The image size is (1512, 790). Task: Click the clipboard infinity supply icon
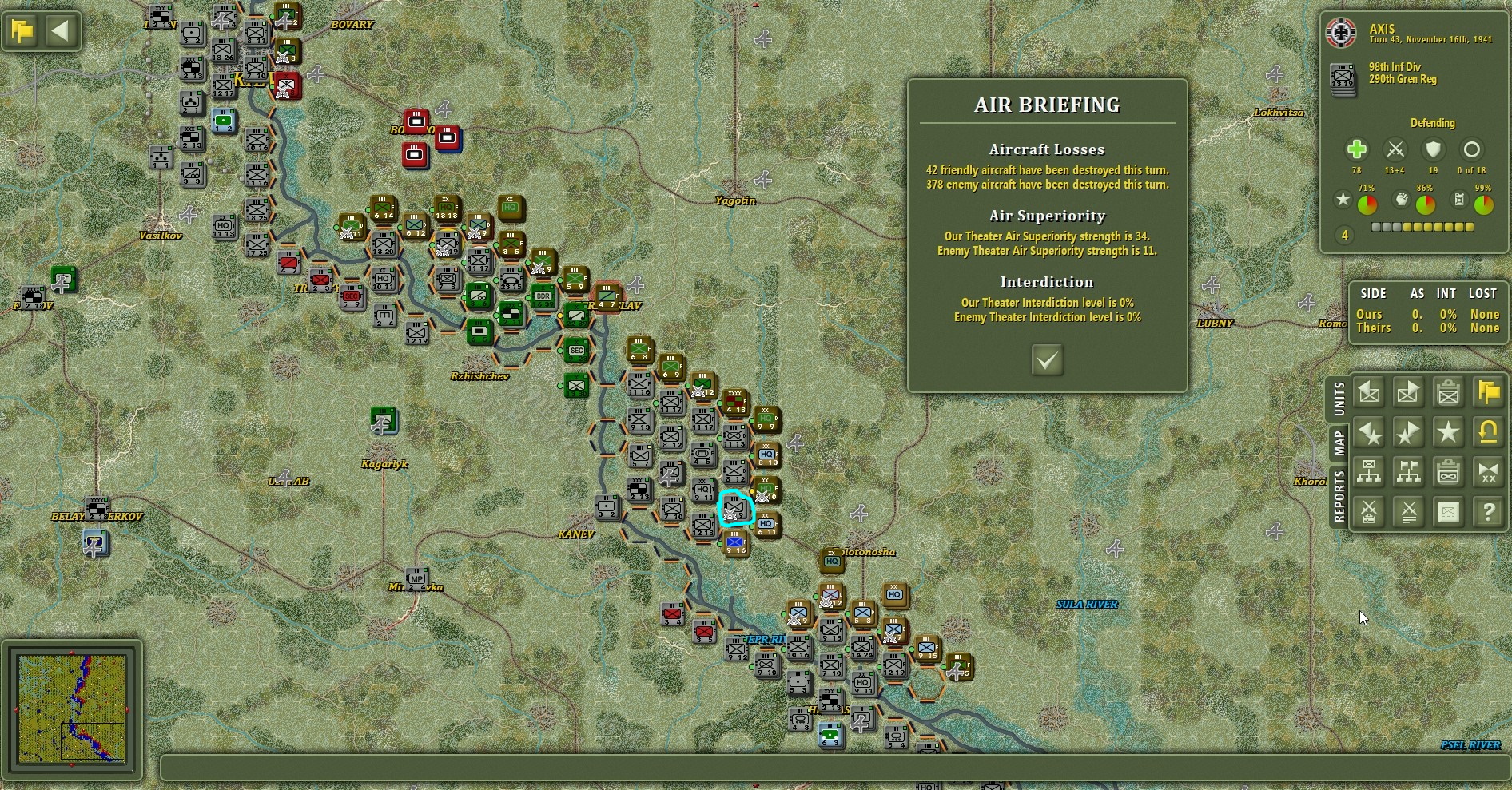click(1448, 472)
